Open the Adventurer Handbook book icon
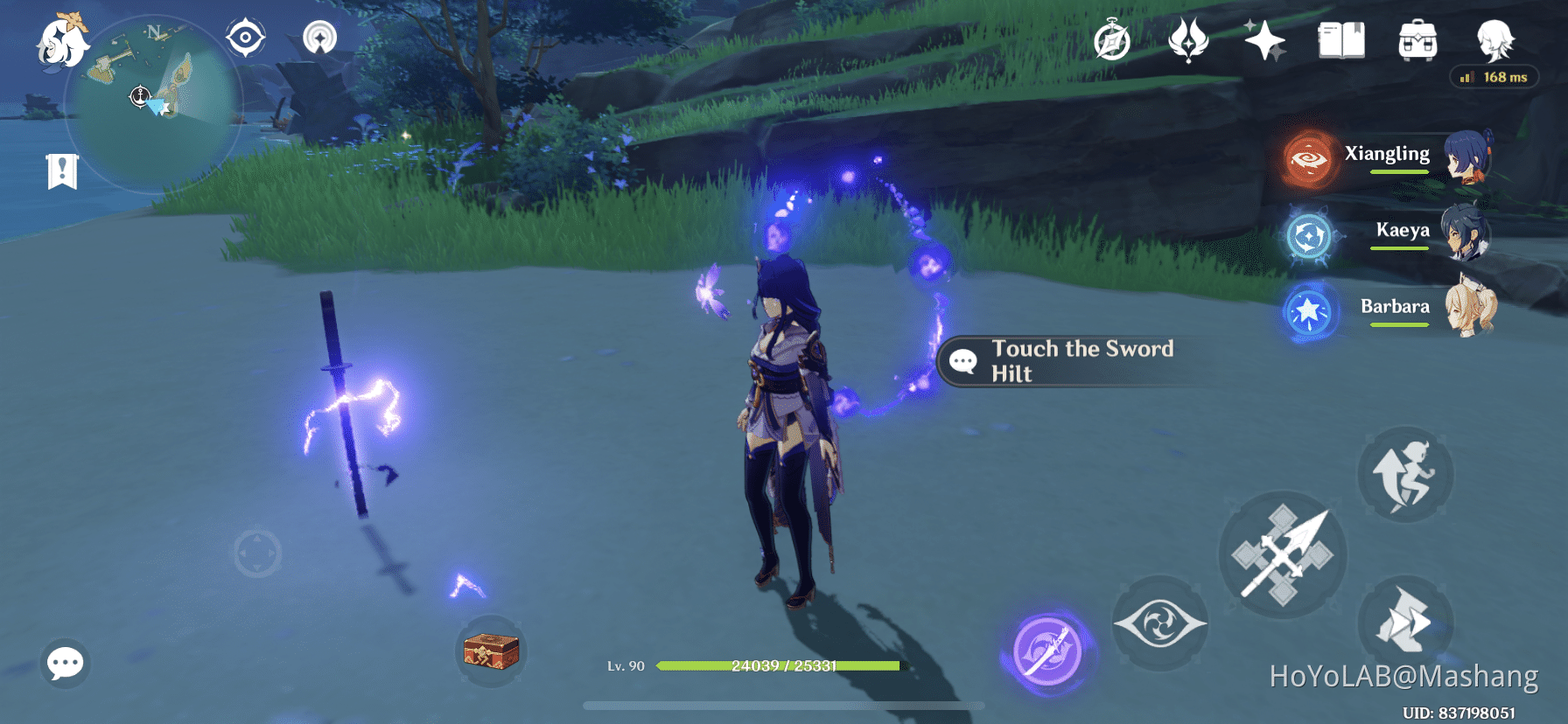This screenshot has height=724, width=1568. (1341, 39)
